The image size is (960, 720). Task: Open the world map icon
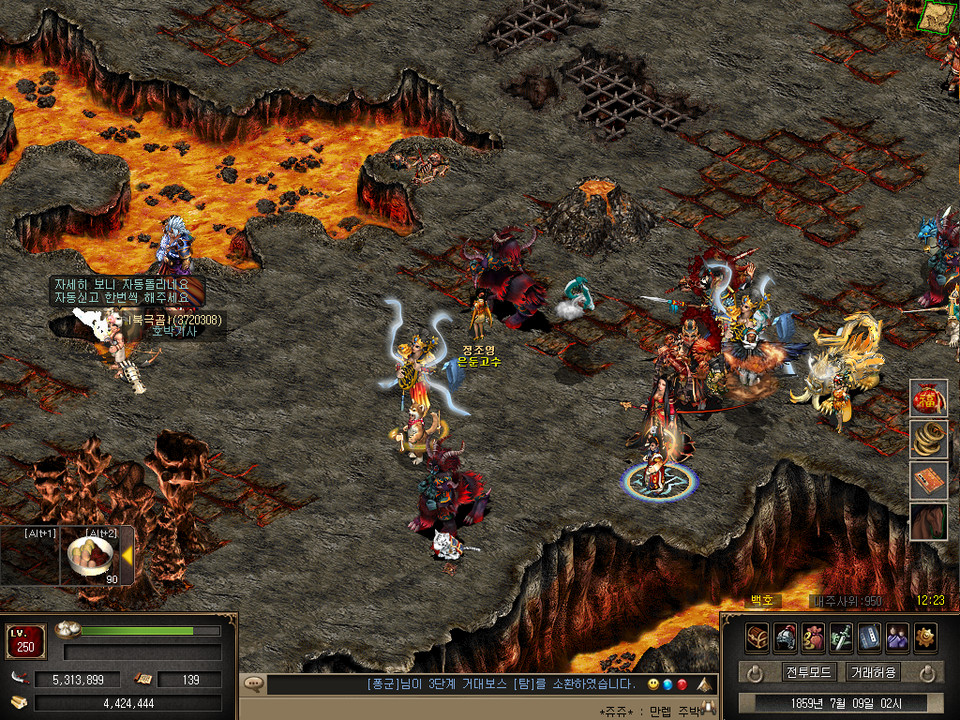(937, 15)
